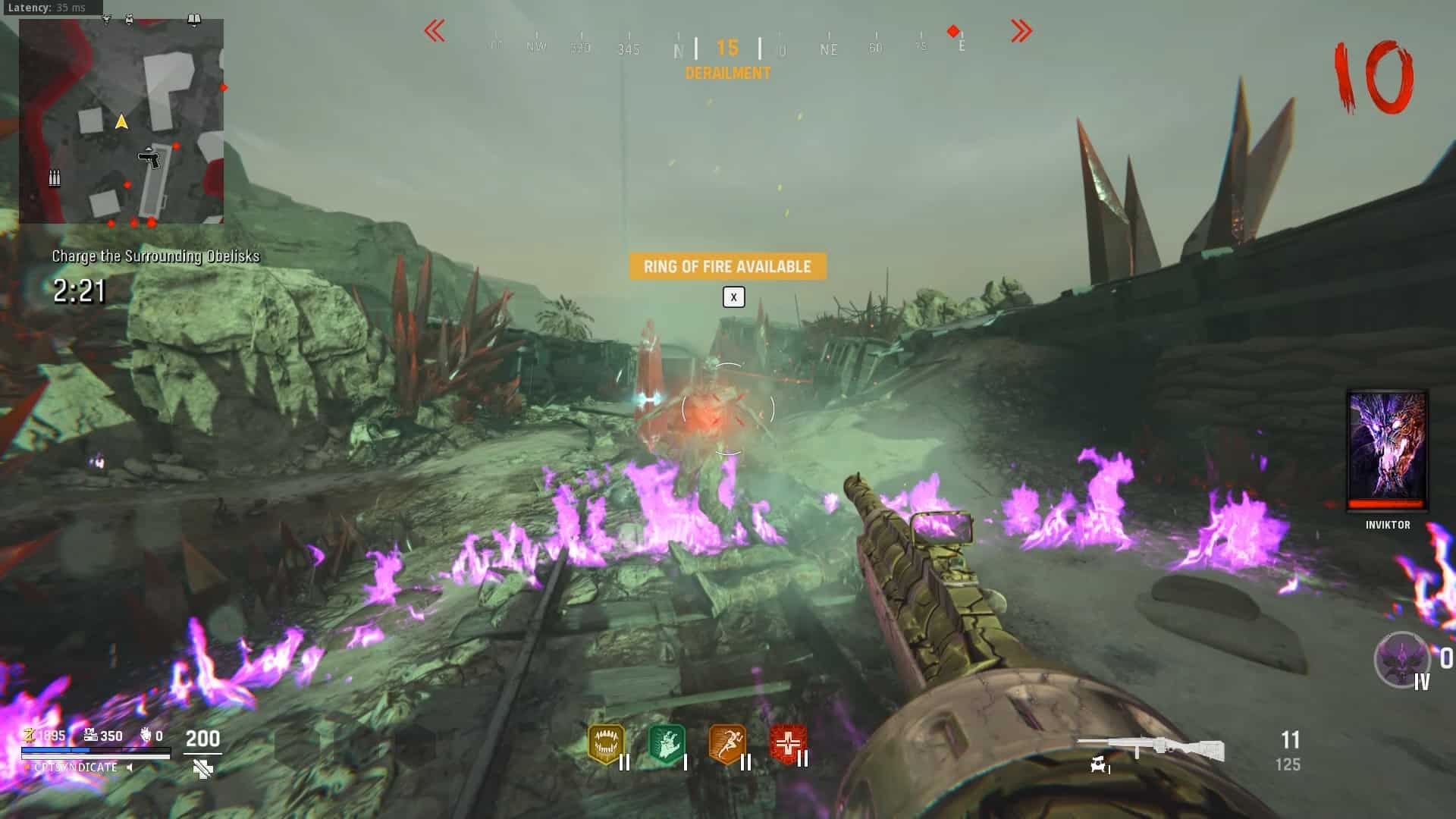Click the yellow player arrow on minimap

pos(121,121)
